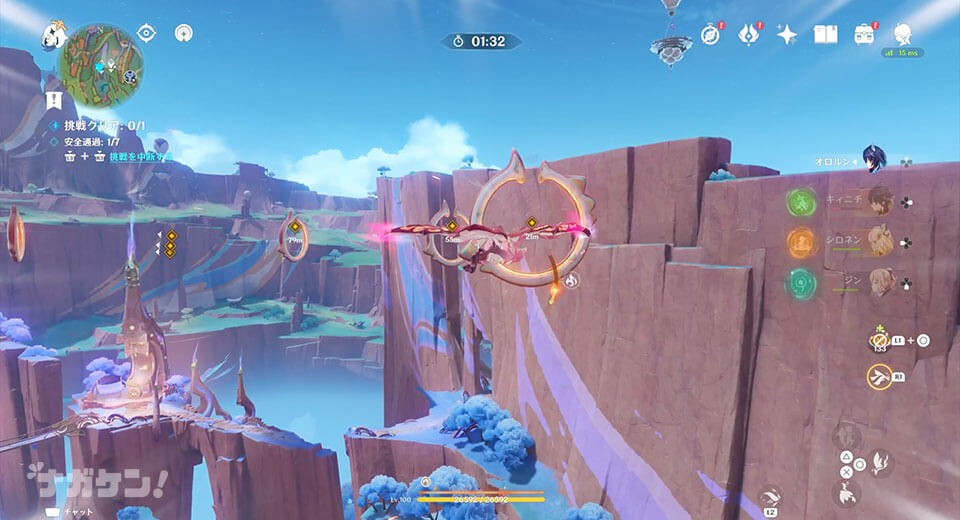This screenshot has width=960, height=520.
Task: Click the crosshair target icon beside minimap
Action: (147, 33)
